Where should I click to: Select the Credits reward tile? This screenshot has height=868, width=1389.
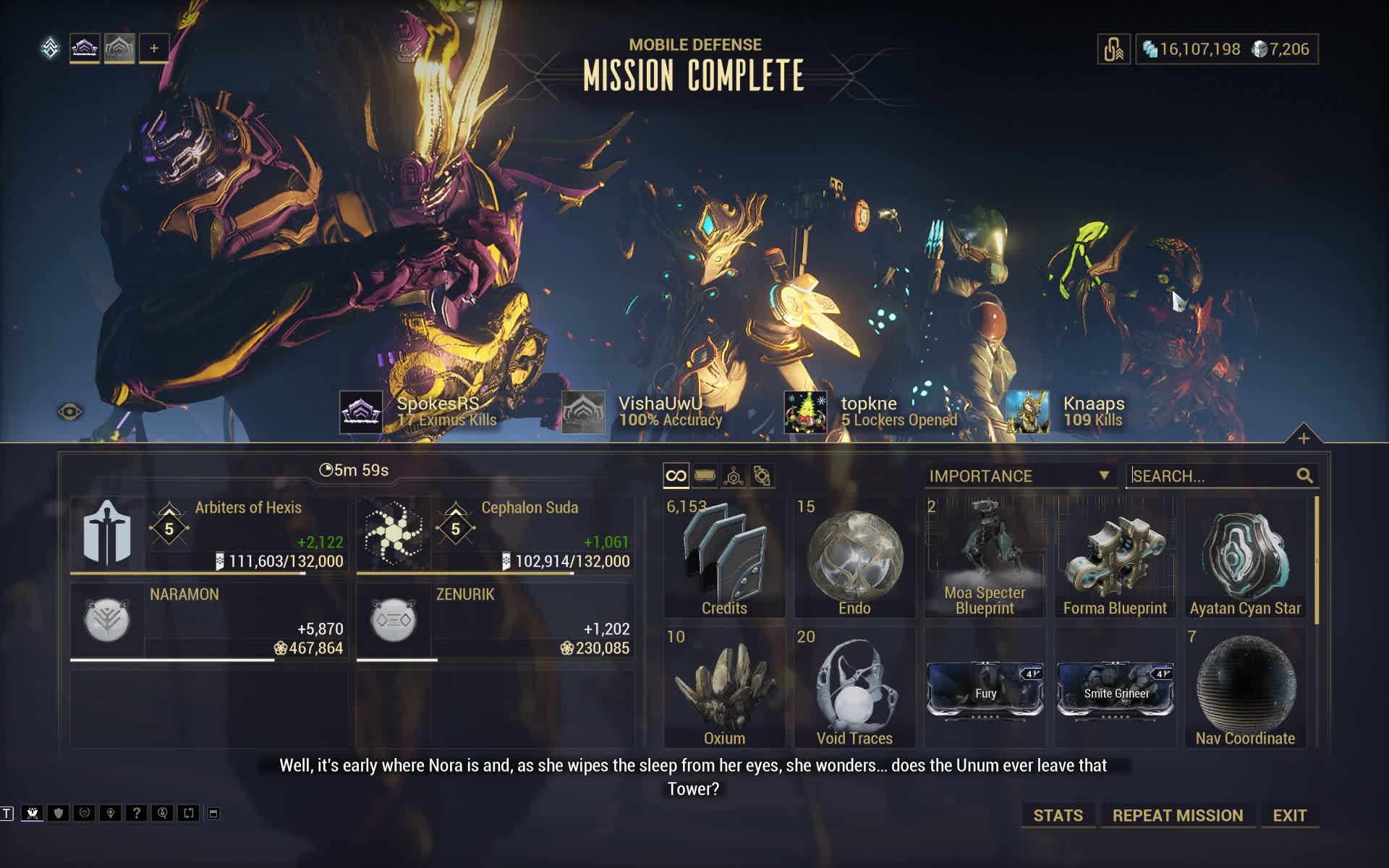coord(724,558)
